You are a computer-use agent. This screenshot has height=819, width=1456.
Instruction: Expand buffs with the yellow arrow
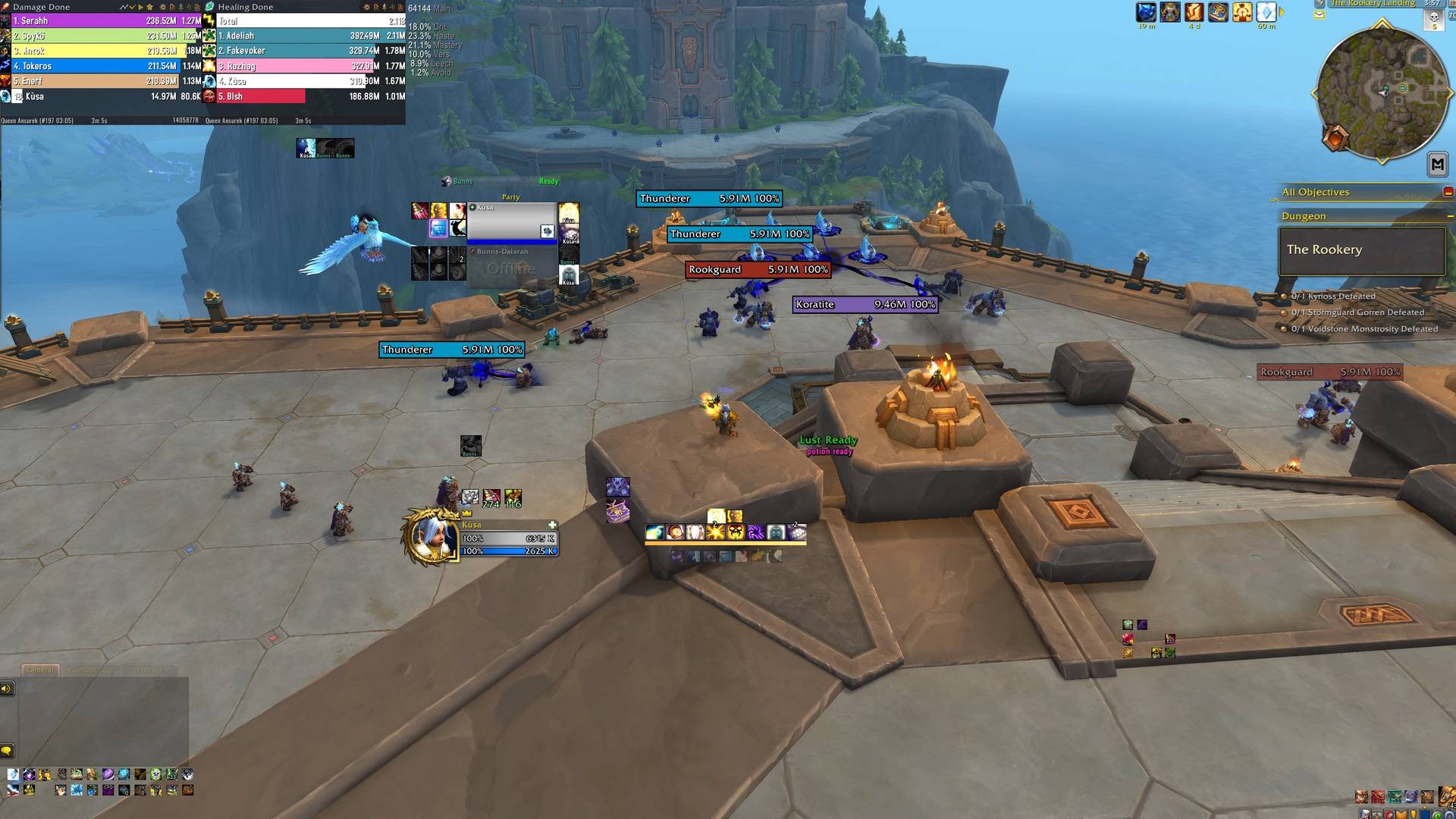[1282, 12]
